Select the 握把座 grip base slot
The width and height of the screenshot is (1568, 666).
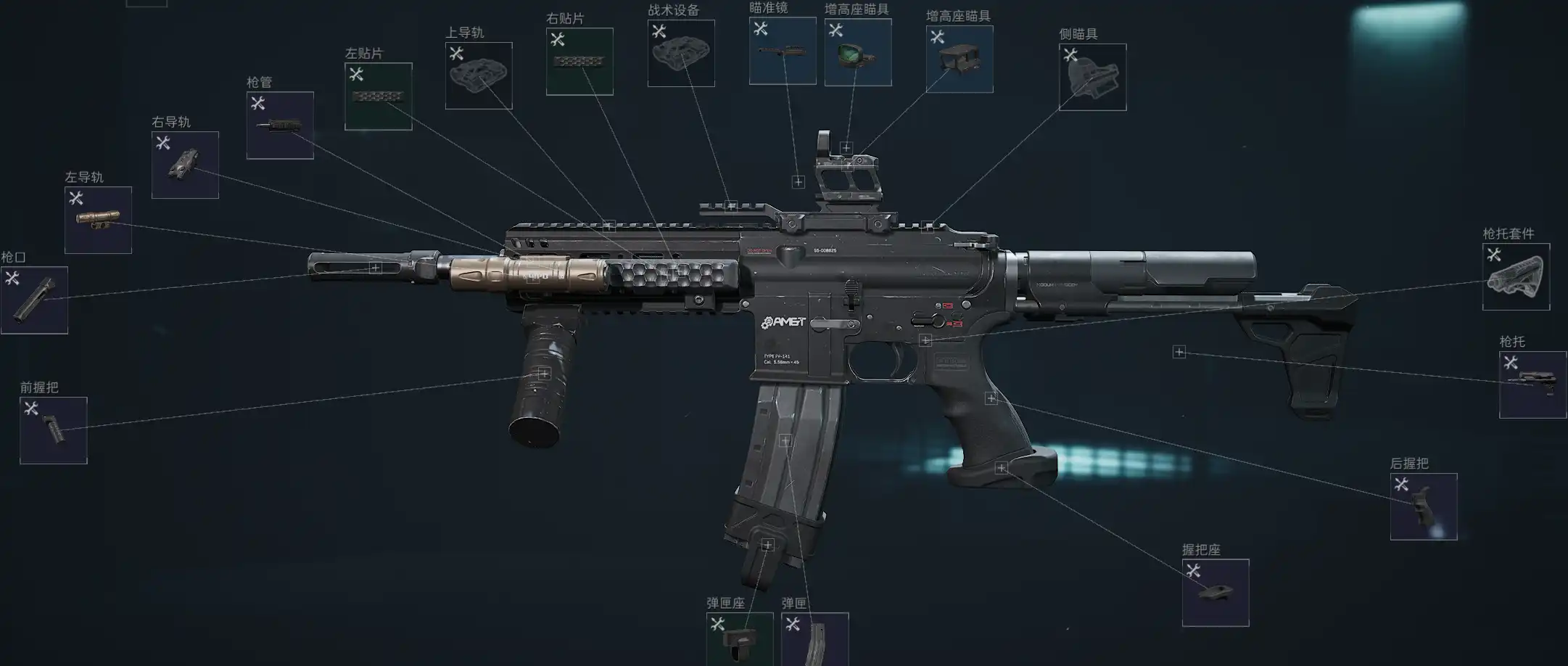tap(1216, 592)
